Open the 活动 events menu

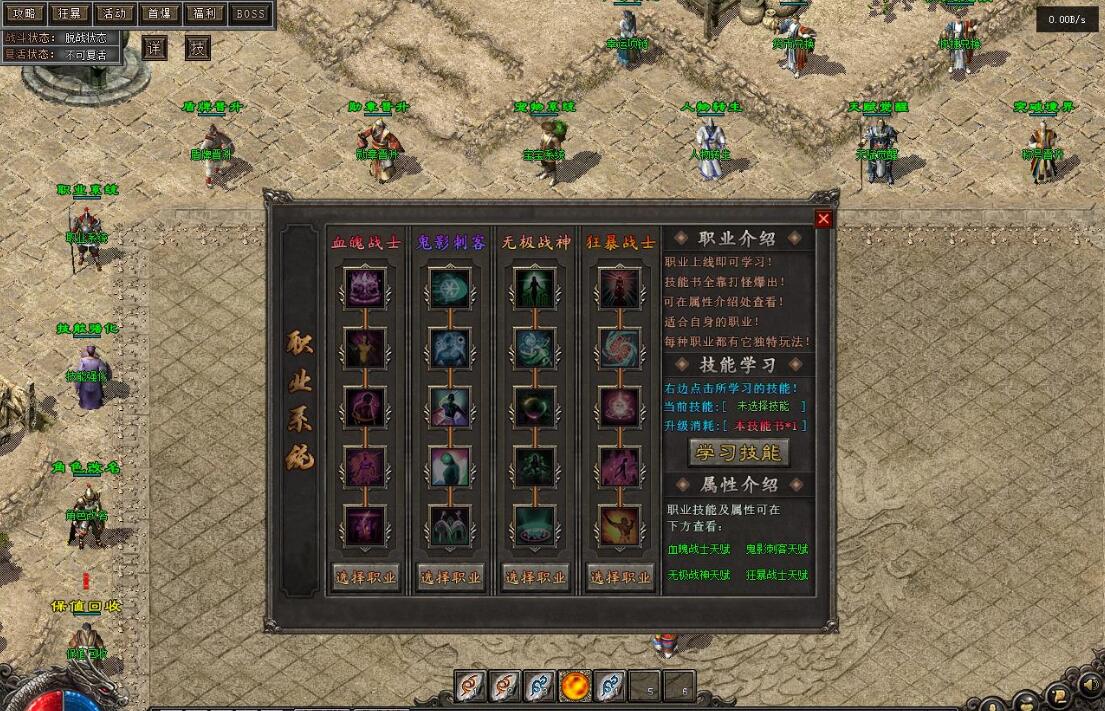pyautogui.click(x=115, y=14)
